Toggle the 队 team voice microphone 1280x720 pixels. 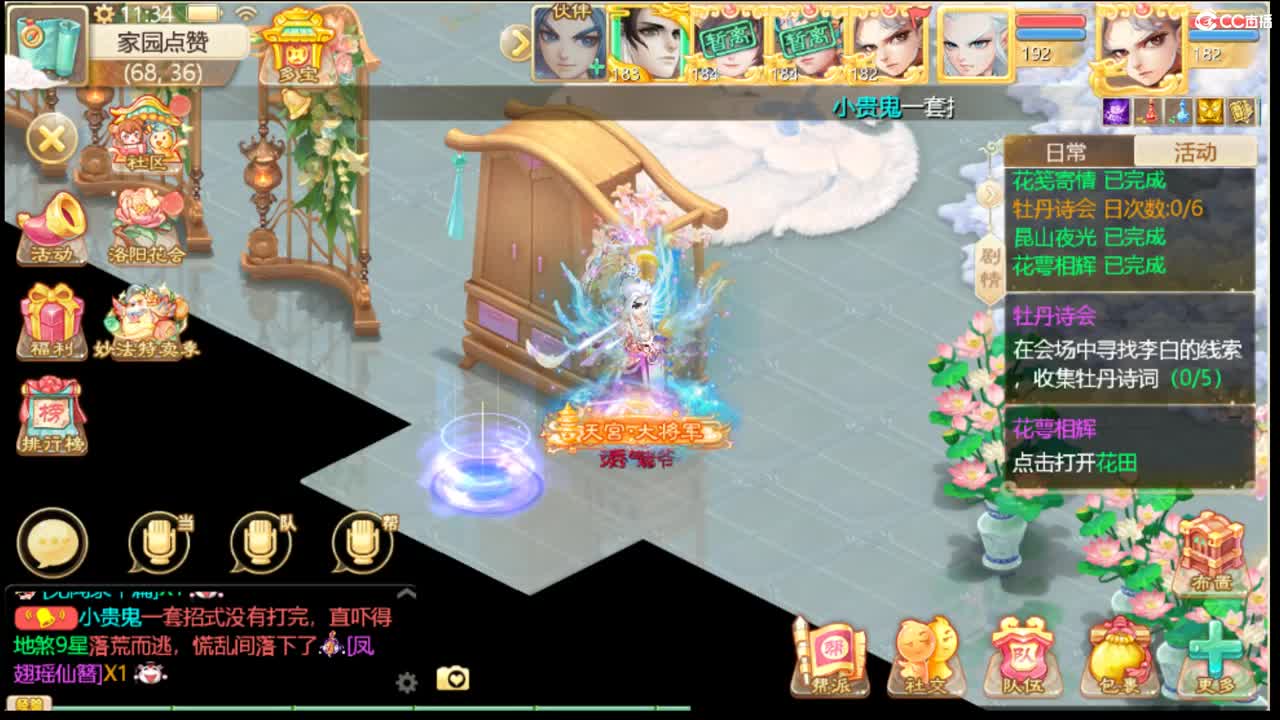(x=262, y=542)
